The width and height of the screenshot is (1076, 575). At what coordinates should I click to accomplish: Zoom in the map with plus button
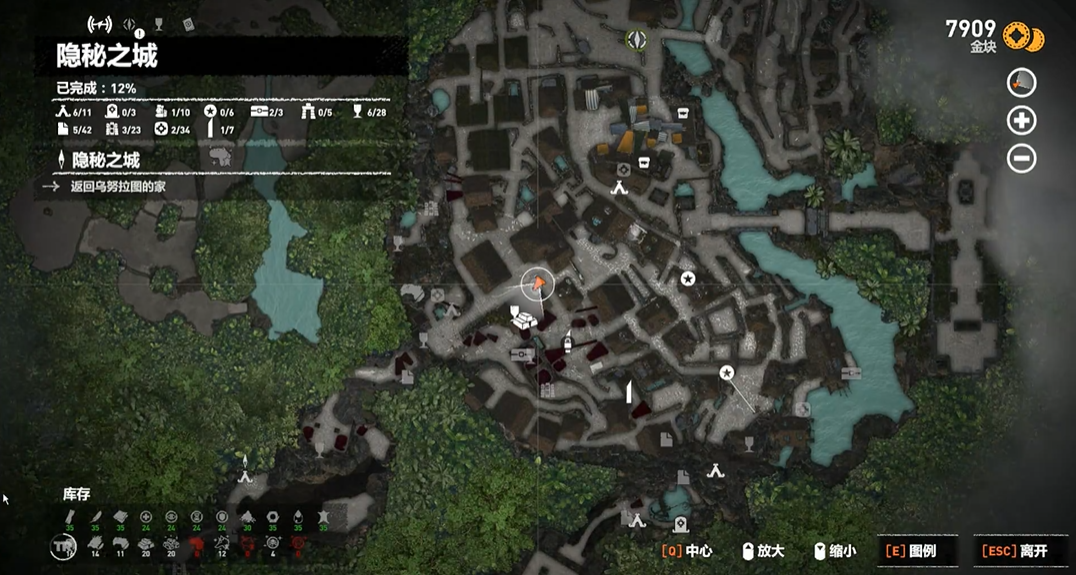(x=1021, y=121)
